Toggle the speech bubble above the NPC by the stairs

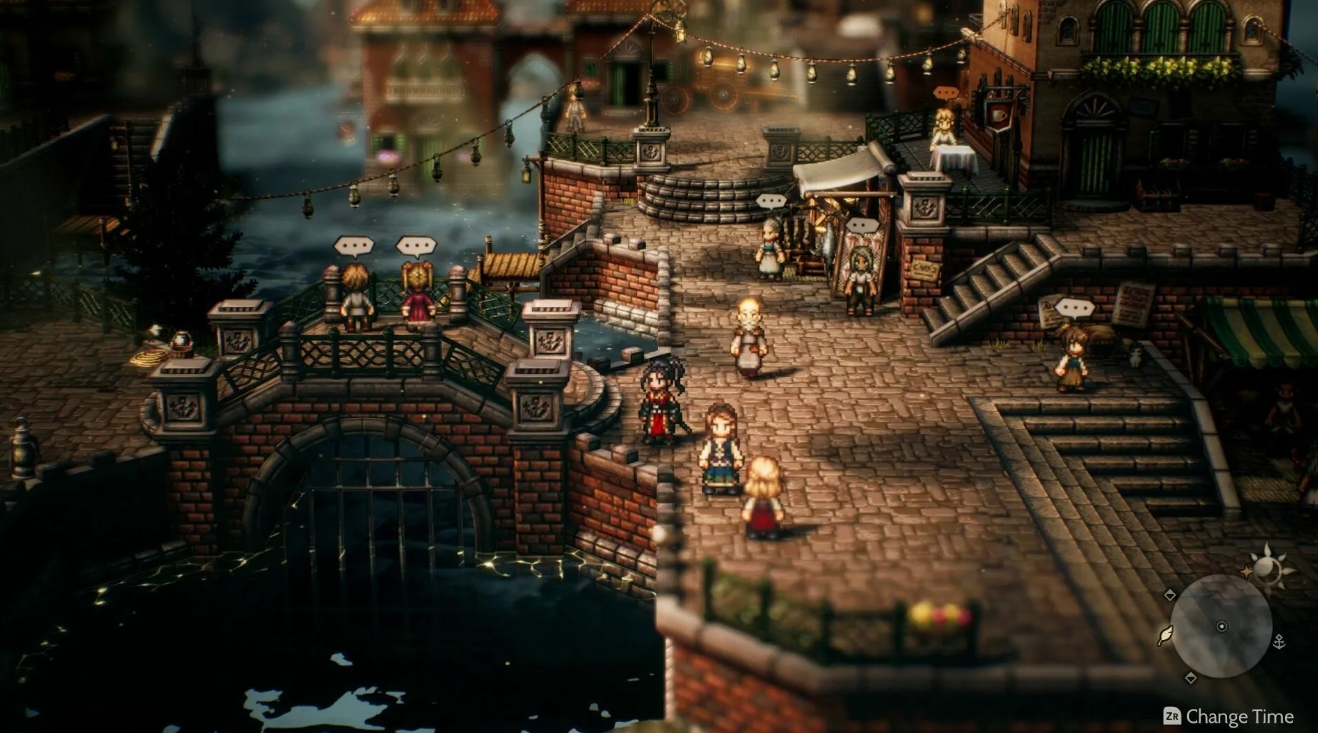tap(1074, 307)
